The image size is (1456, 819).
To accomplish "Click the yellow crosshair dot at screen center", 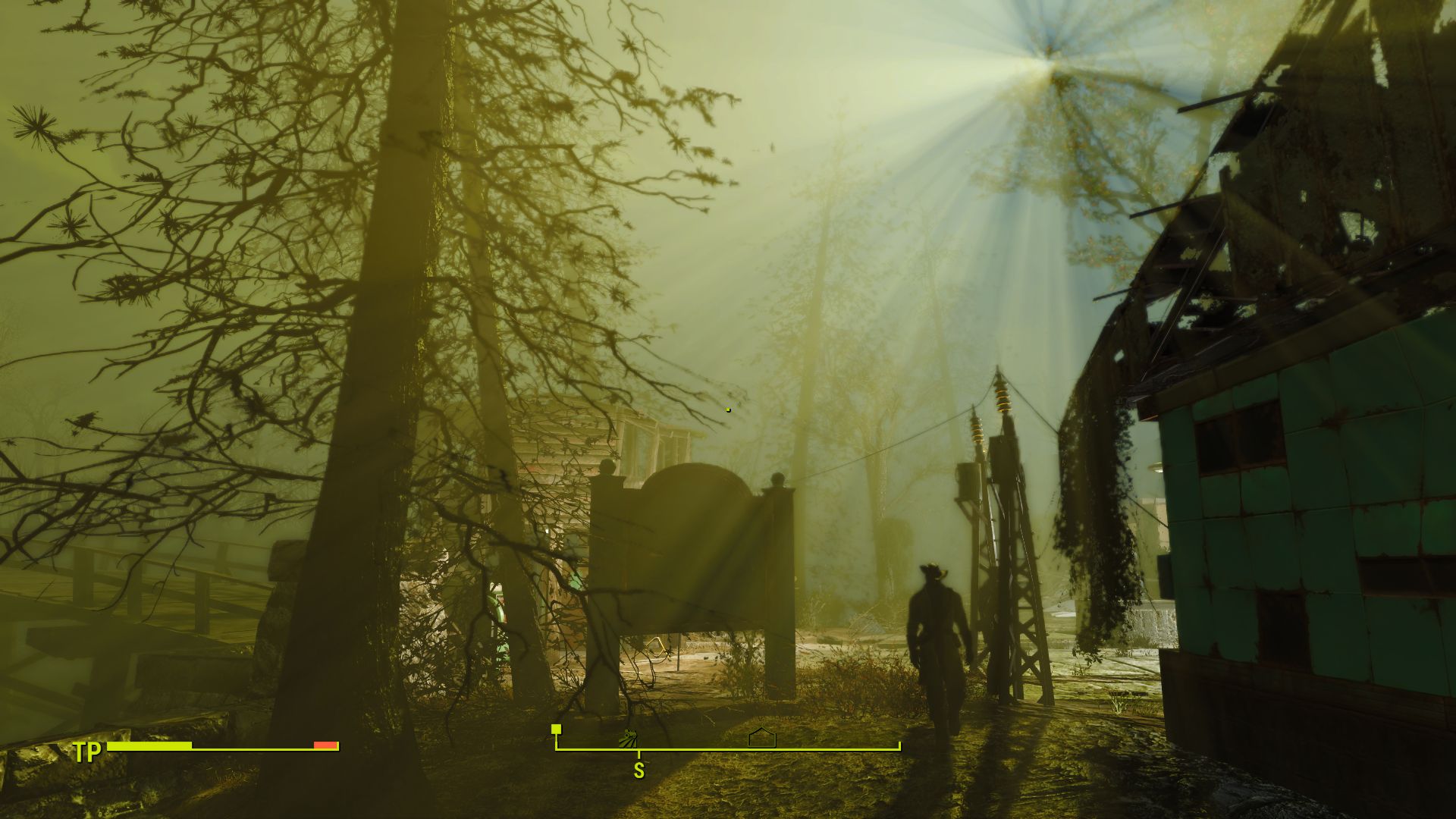I will (x=727, y=409).
